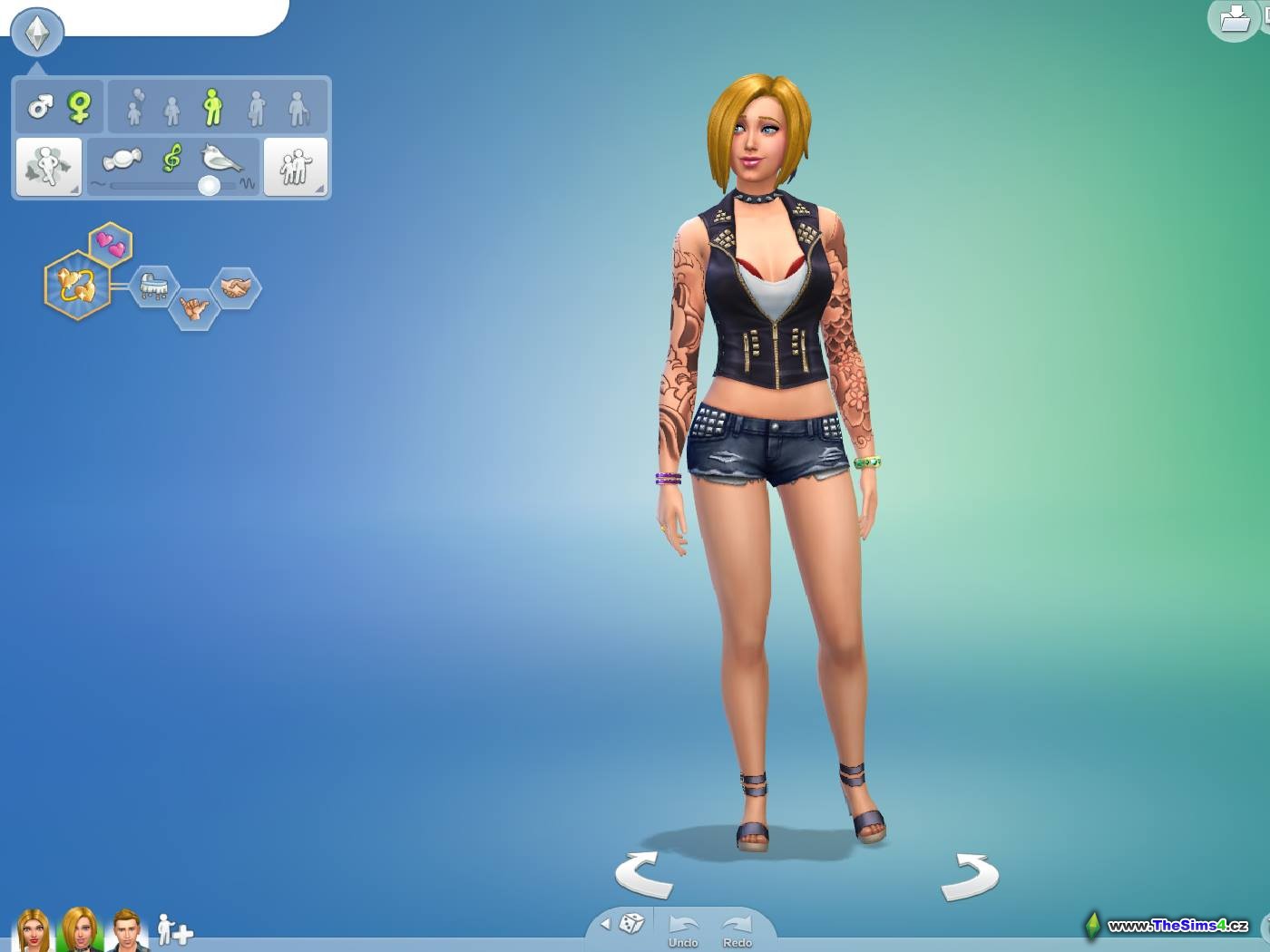Choose the adult age with briefcase
This screenshot has width=1270, height=952.
tap(257, 109)
